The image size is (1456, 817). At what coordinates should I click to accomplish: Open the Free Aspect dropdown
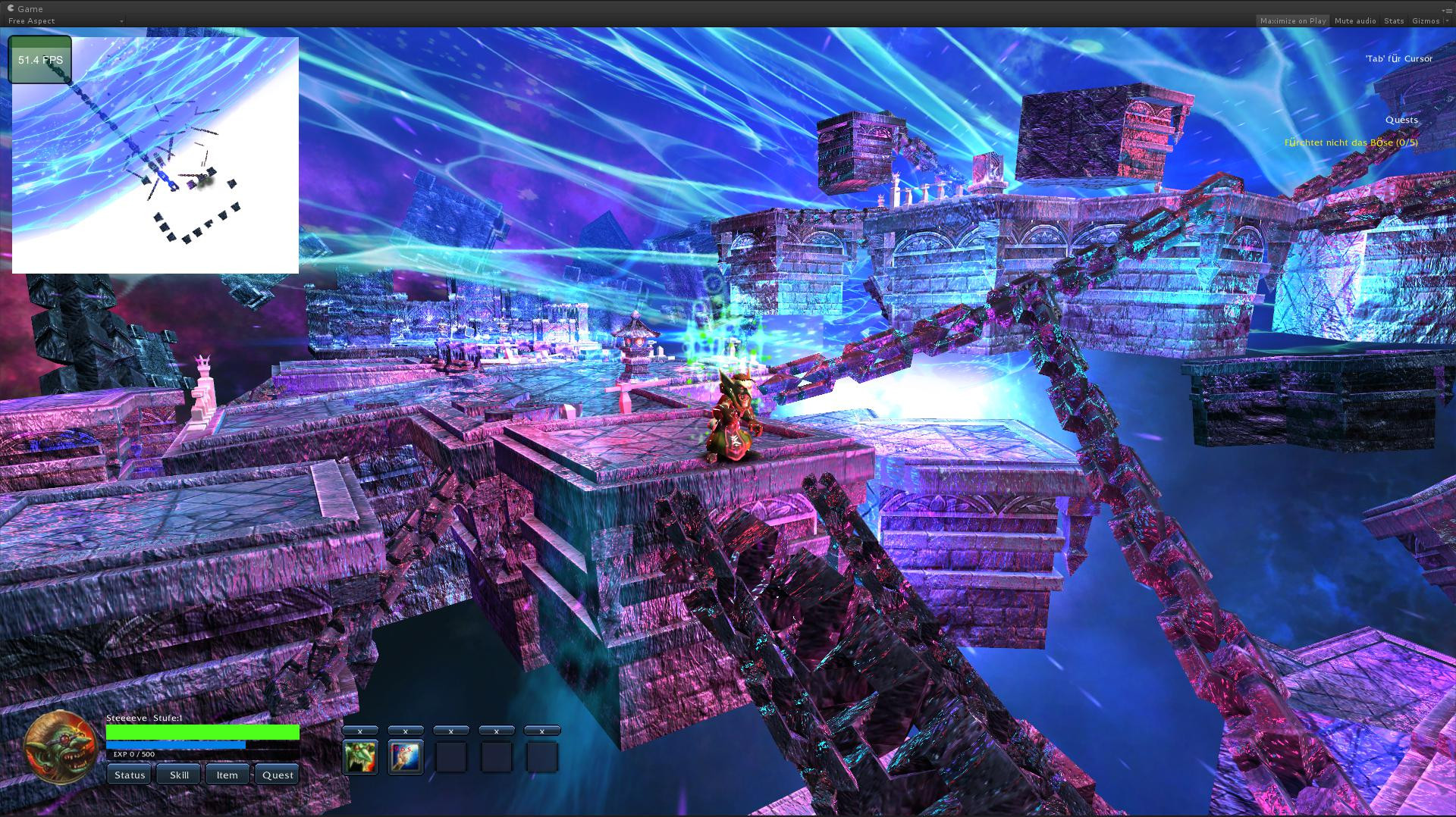click(64, 21)
